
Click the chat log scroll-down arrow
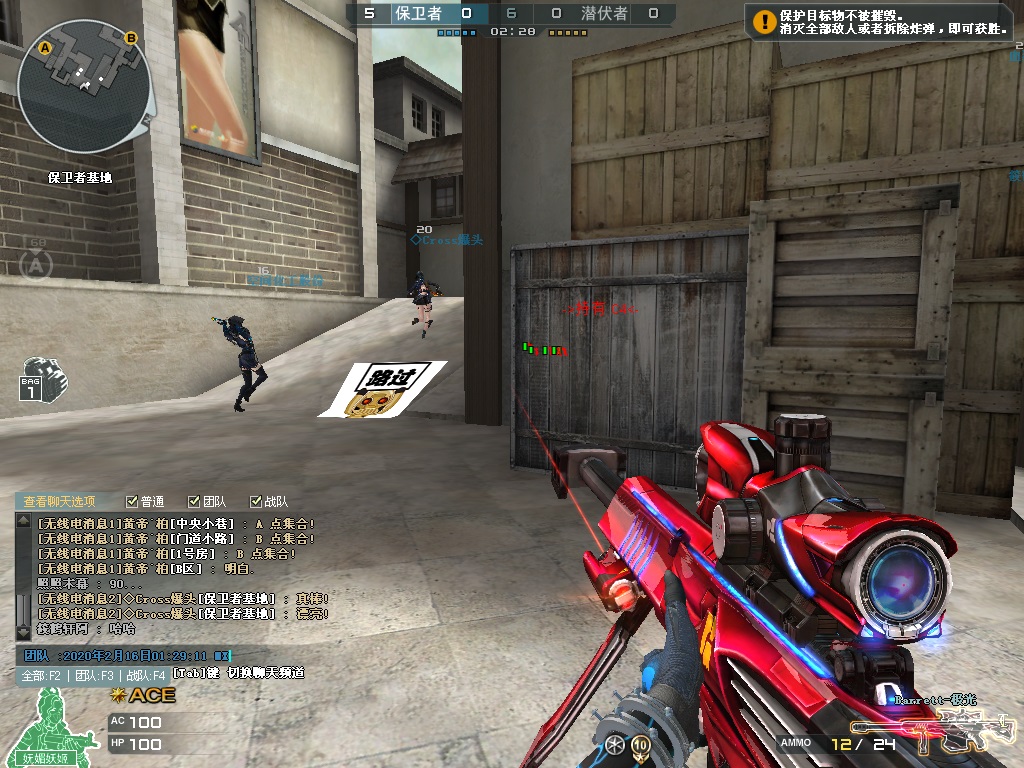coord(23,632)
